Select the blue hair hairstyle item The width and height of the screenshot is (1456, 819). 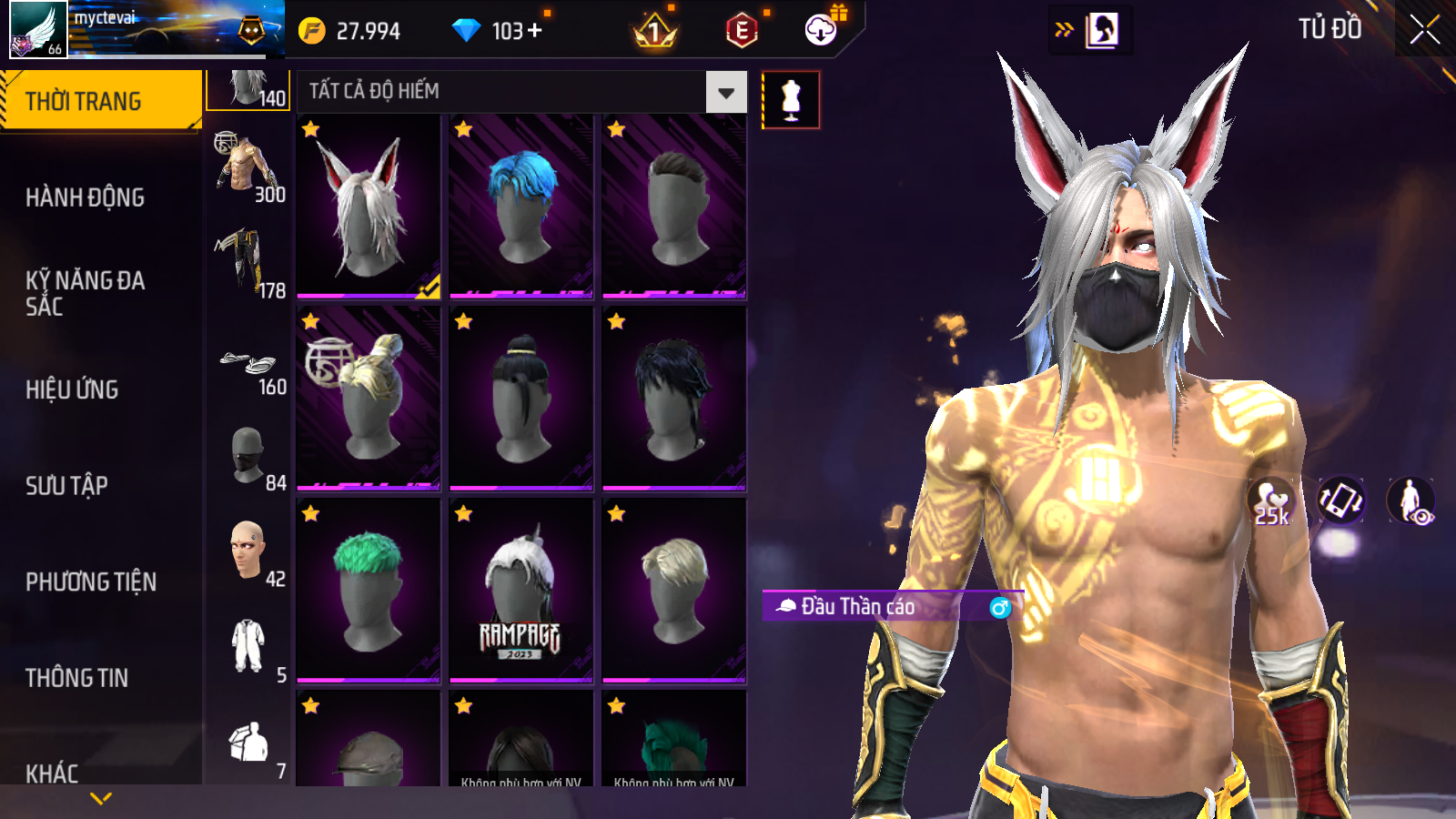(x=521, y=207)
